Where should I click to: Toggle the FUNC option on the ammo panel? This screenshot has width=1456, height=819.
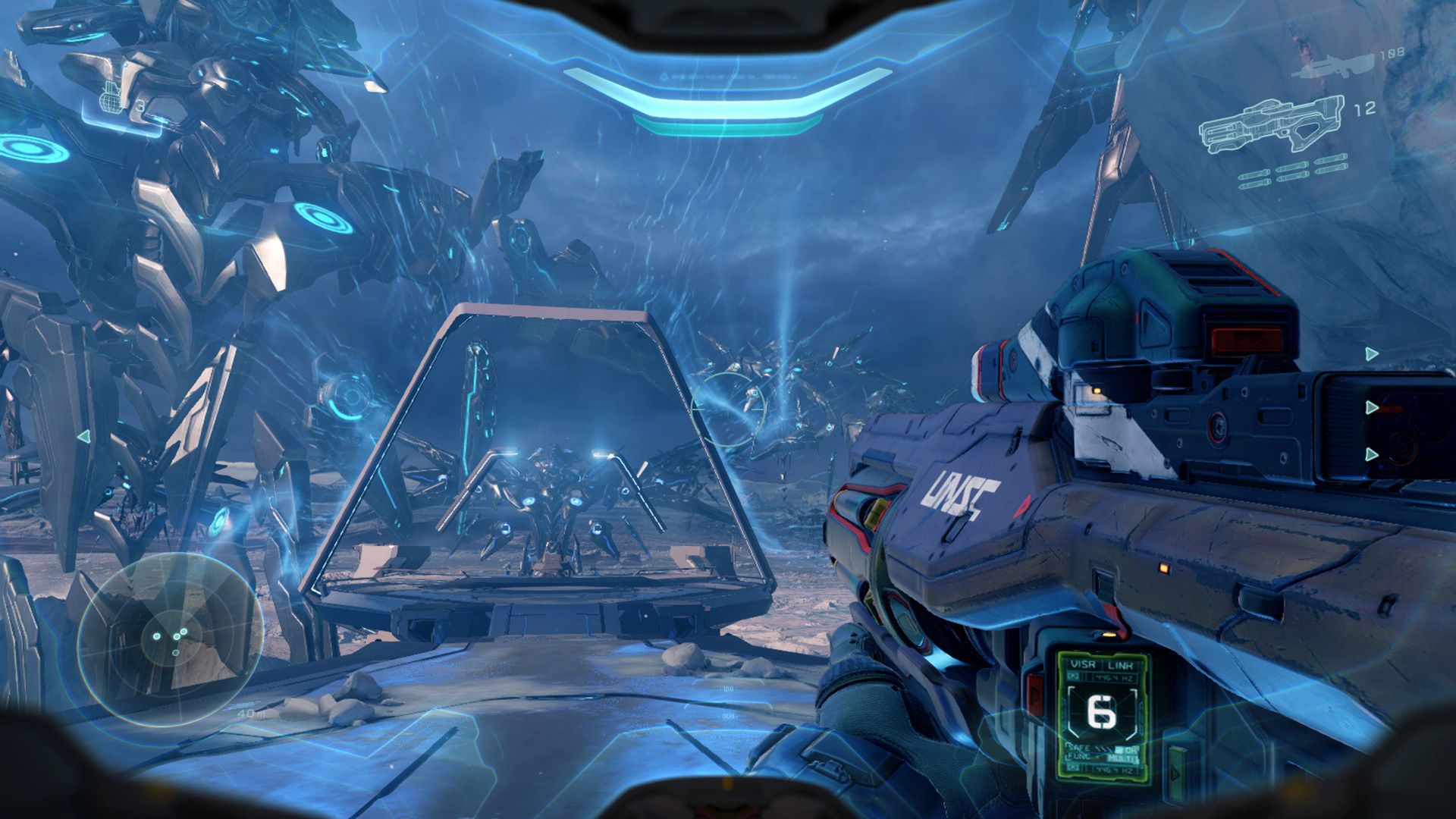click(1079, 757)
